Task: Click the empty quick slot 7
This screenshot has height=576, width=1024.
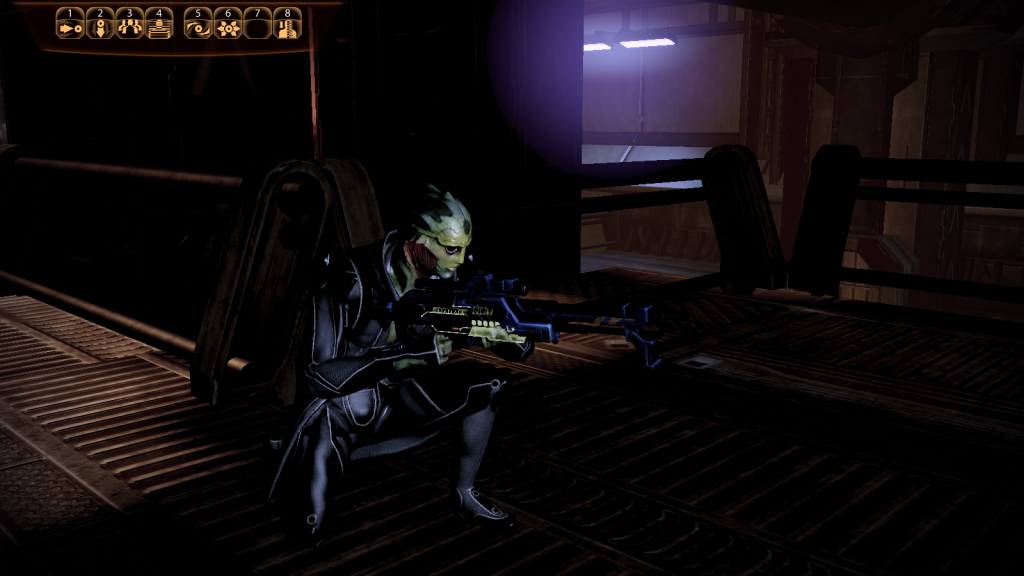Action: 258,28
